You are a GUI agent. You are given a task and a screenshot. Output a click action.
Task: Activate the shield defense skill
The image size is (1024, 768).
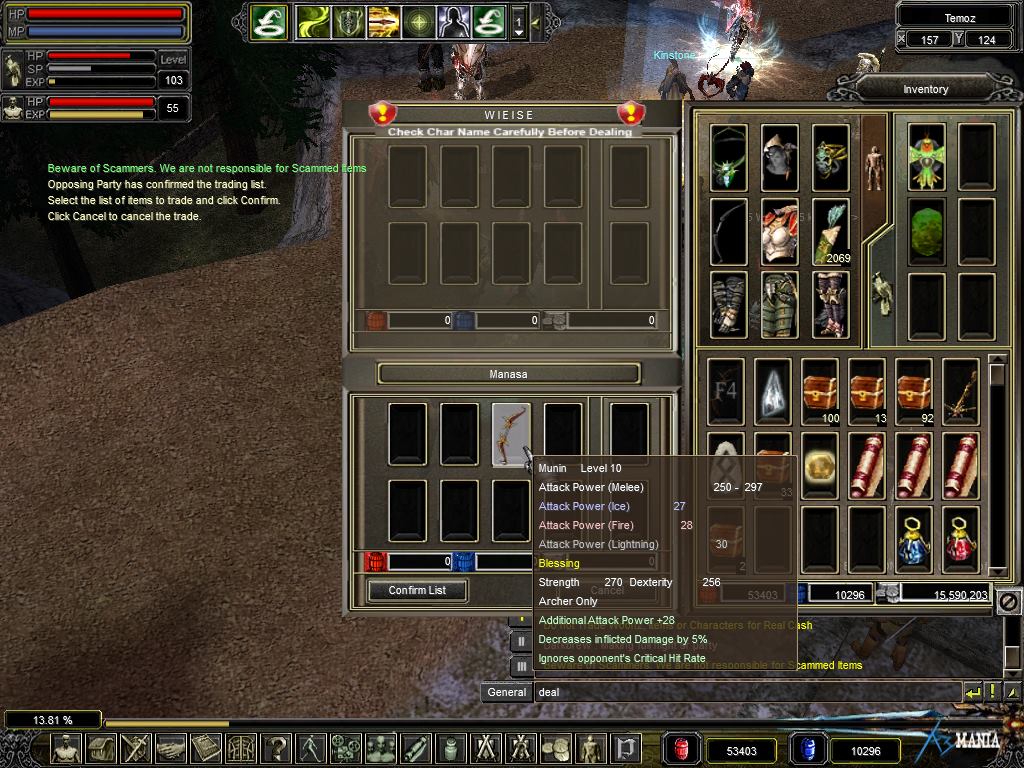[347, 21]
